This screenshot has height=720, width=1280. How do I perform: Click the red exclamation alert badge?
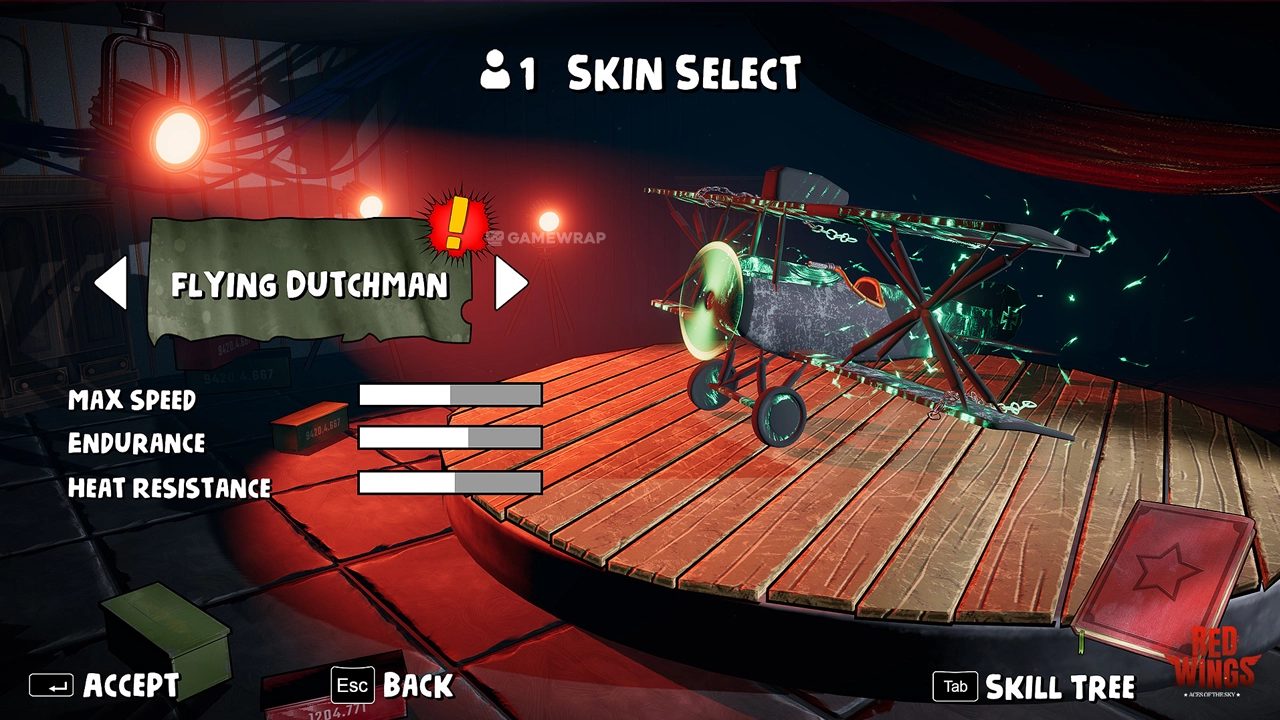(455, 223)
